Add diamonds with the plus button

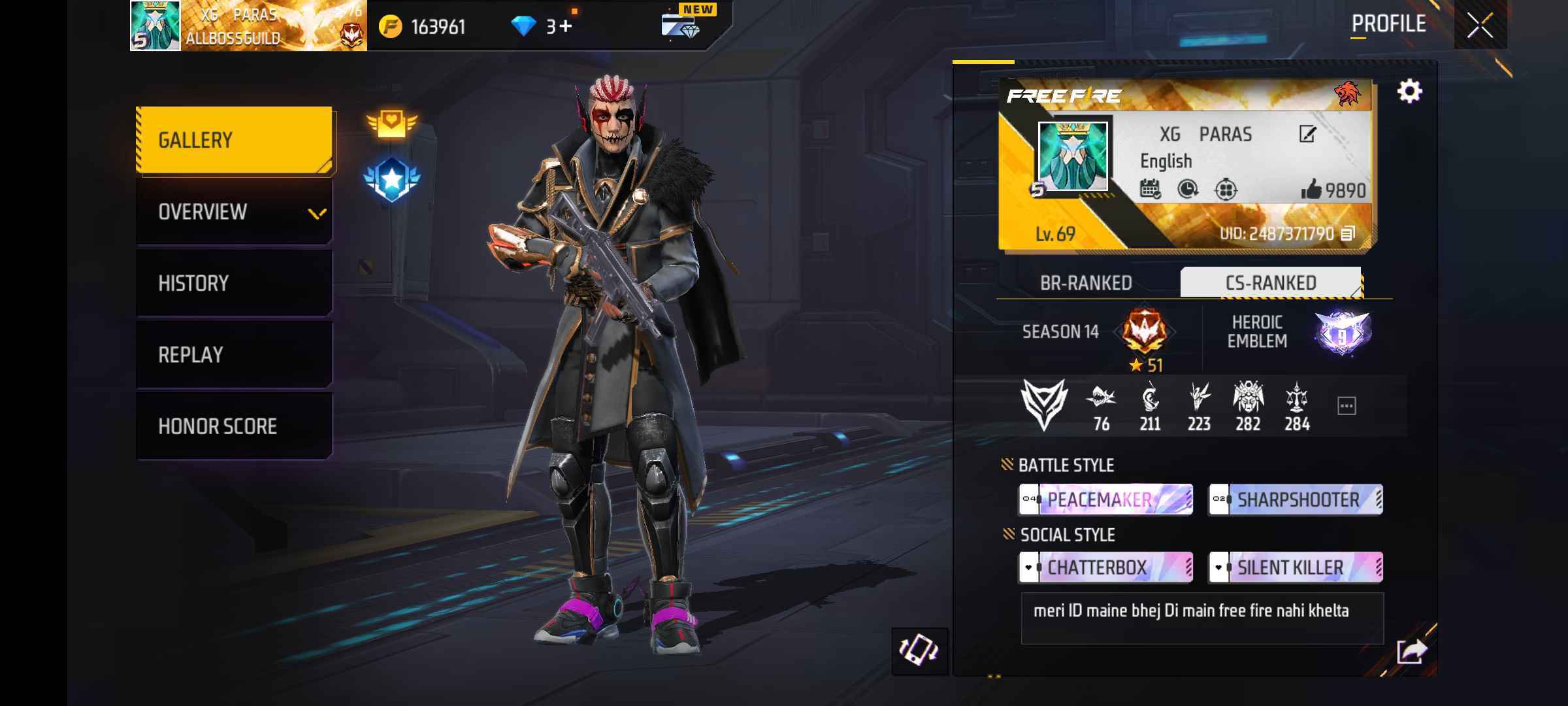[564, 26]
